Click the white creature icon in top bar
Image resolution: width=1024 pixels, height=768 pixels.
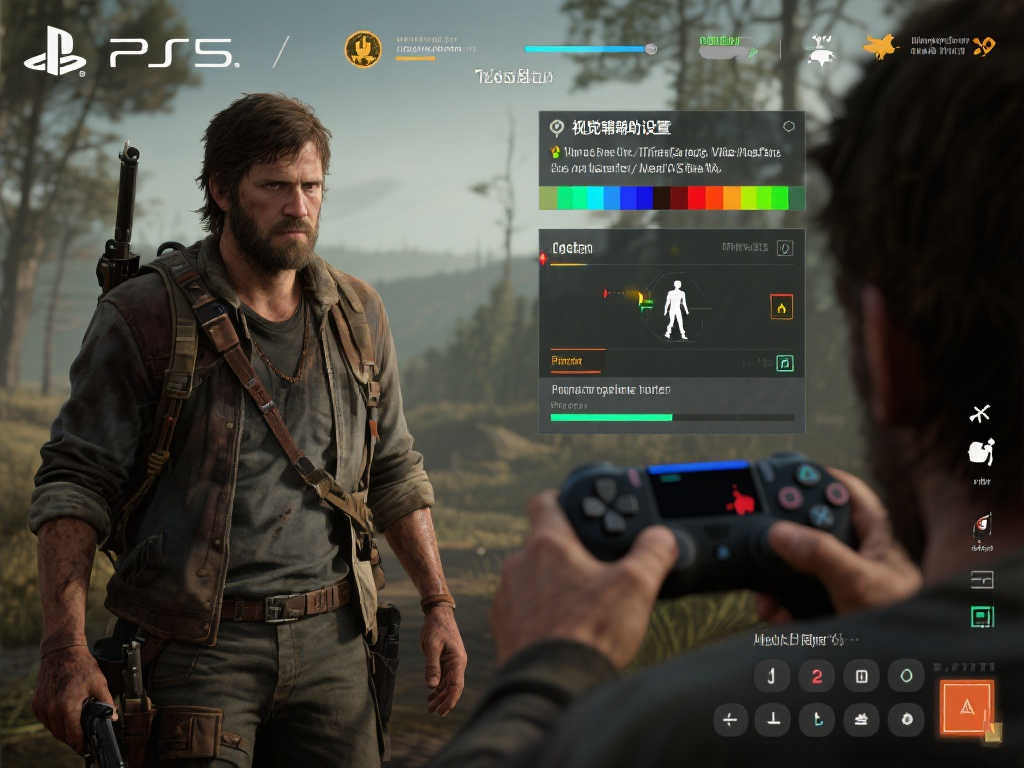821,49
